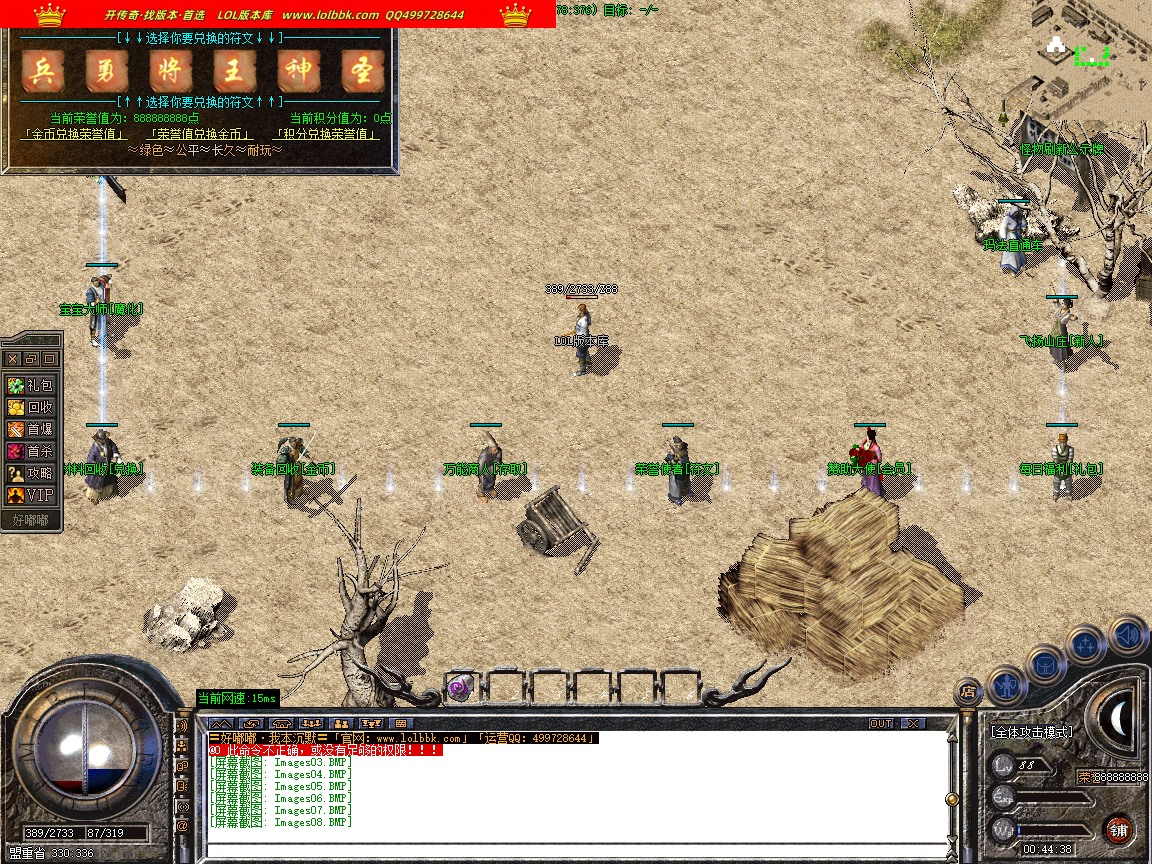Image resolution: width=1152 pixels, height=864 pixels.
Task: Select the 王 rune tile
Action: (235, 72)
